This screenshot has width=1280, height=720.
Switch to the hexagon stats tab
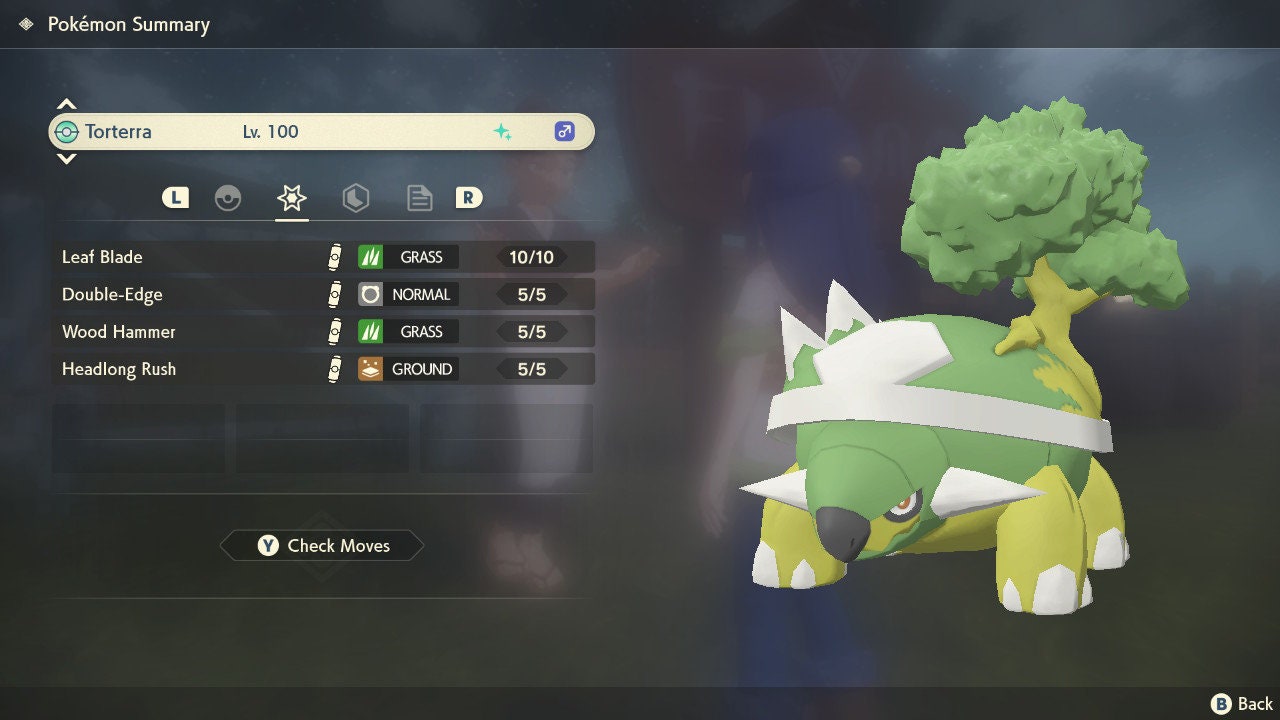(x=355, y=198)
